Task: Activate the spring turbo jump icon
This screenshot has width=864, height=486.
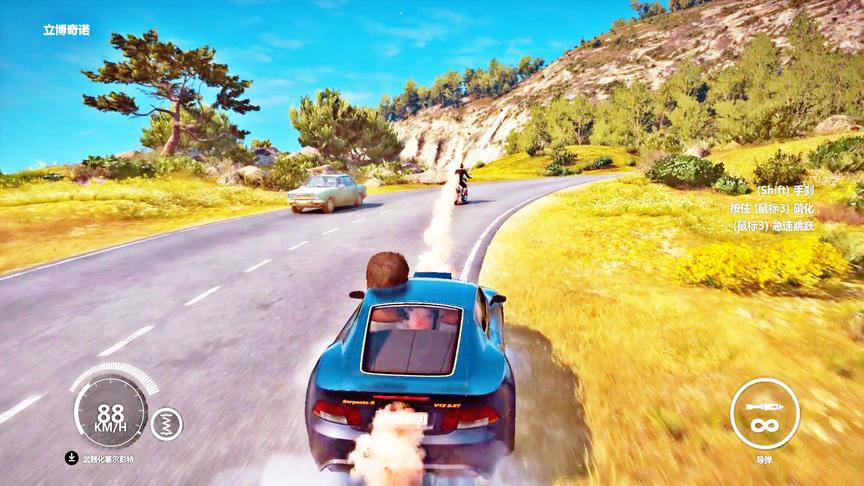Action: tap(166, 423)
